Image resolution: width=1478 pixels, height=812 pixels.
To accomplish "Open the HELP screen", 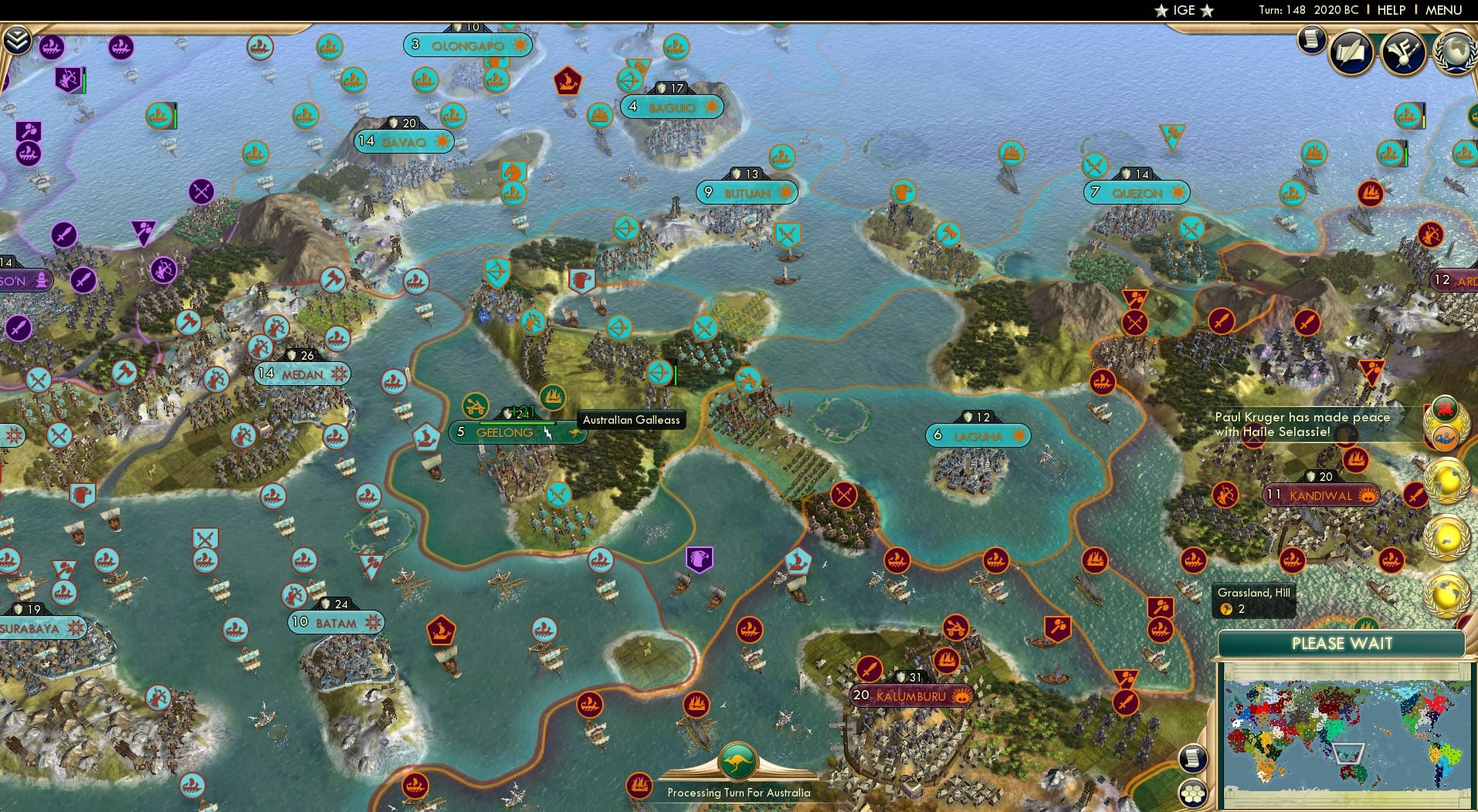I will point(1392,10).
